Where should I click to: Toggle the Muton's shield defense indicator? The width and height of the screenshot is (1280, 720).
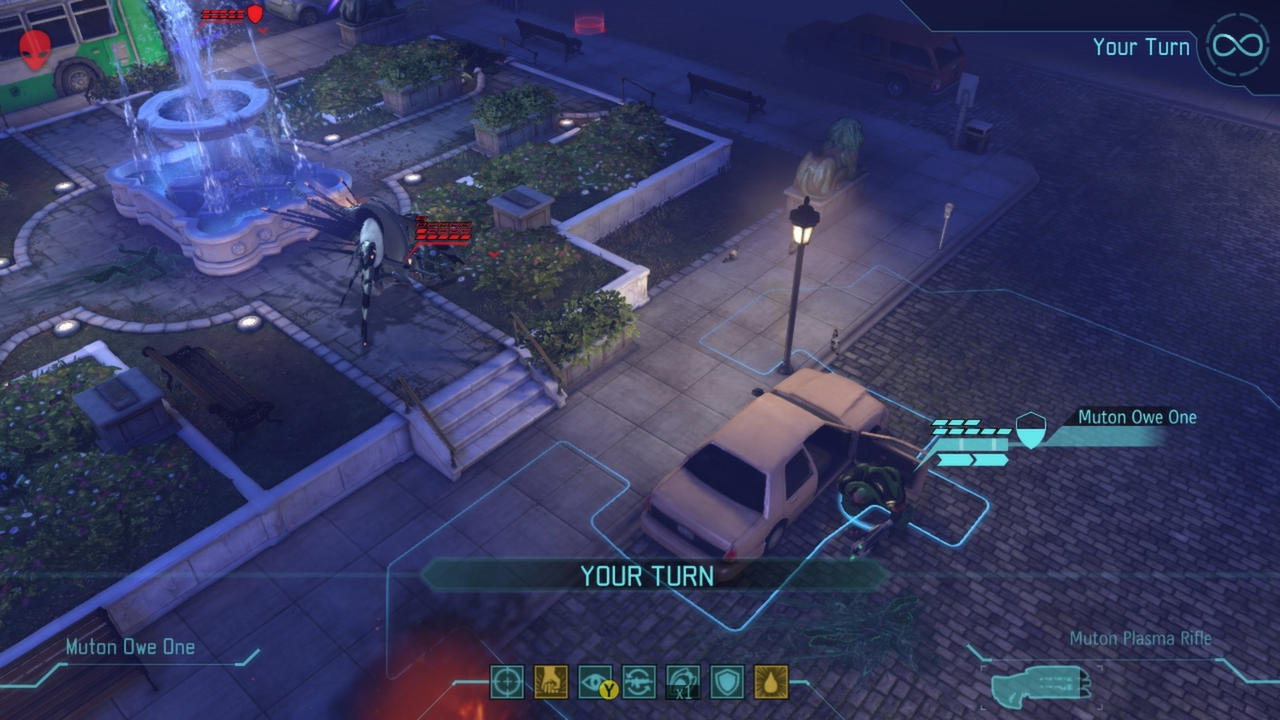[x=1032, y=428]
